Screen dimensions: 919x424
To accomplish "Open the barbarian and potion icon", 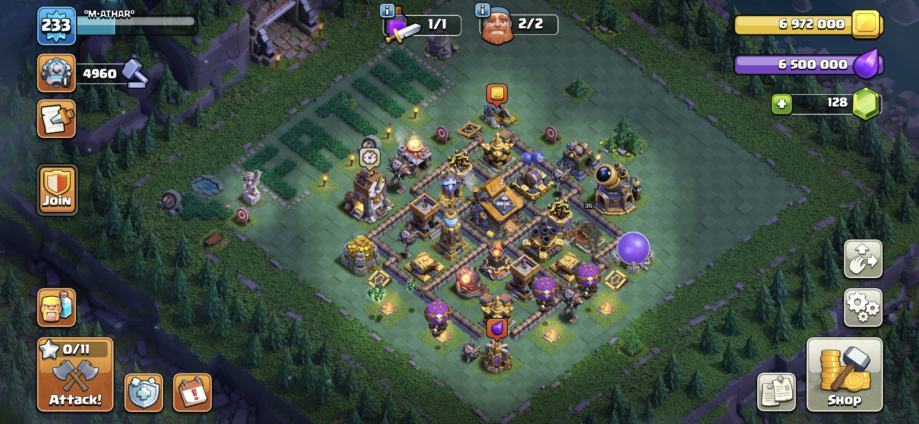I will tap(56, 308).
